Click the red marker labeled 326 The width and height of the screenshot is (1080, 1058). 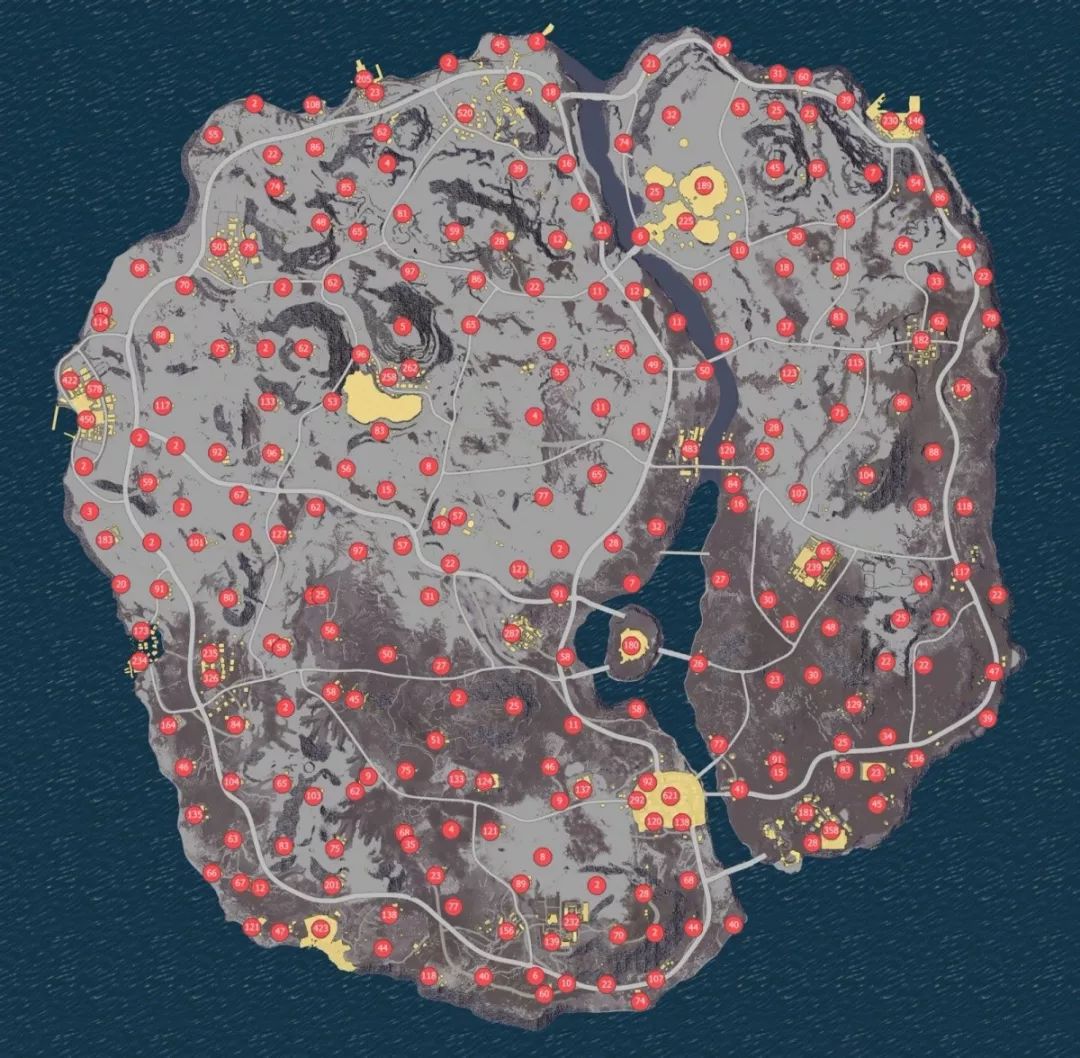pos(211,677)
